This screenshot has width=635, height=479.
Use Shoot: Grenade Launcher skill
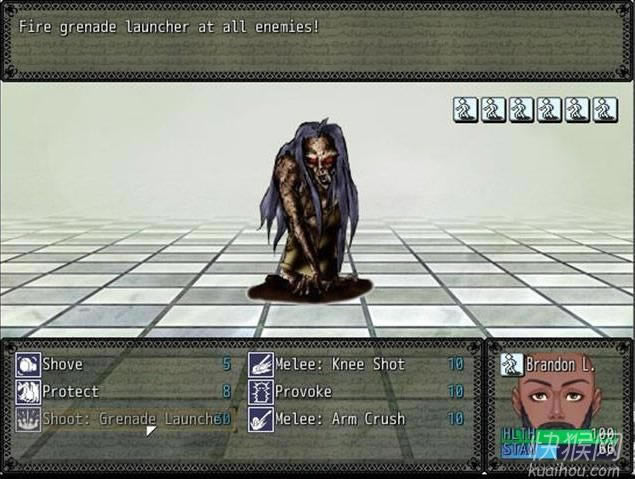[120, 419]
